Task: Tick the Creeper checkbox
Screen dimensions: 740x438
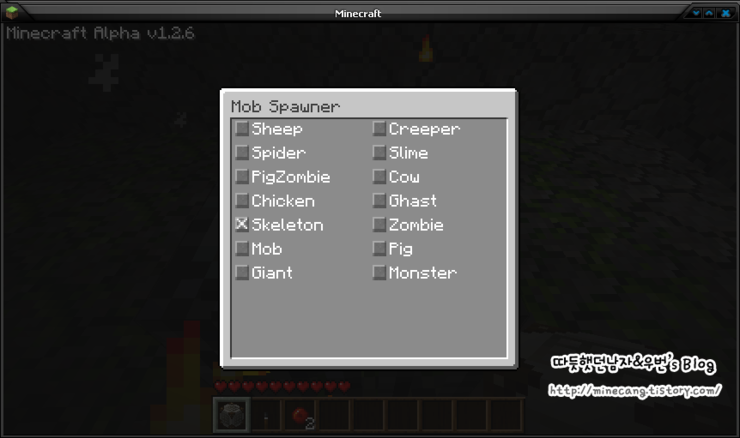Action: tap(379, 129)
